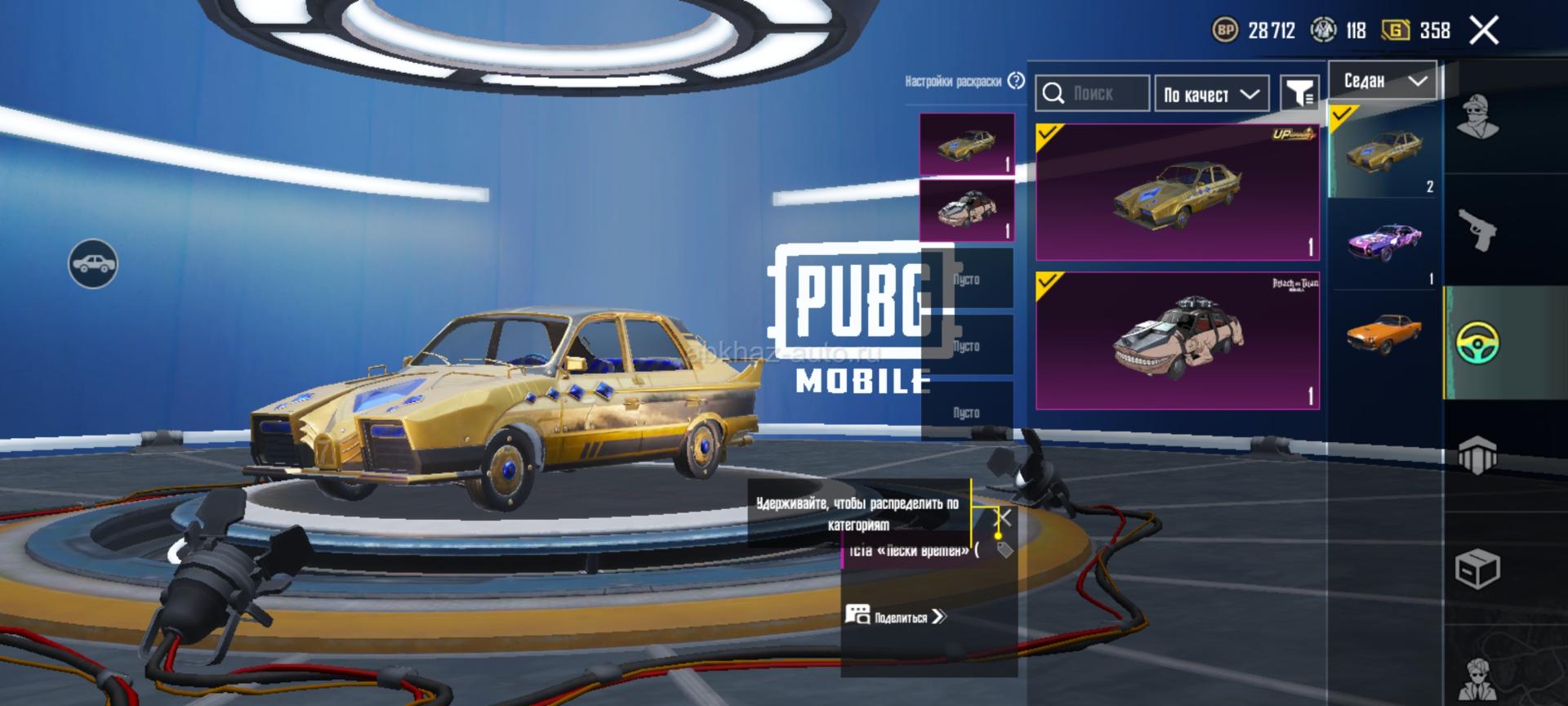1568x706 pixels.
Task: Select the Attack on Titan sedan skin
Action: 1177,341
